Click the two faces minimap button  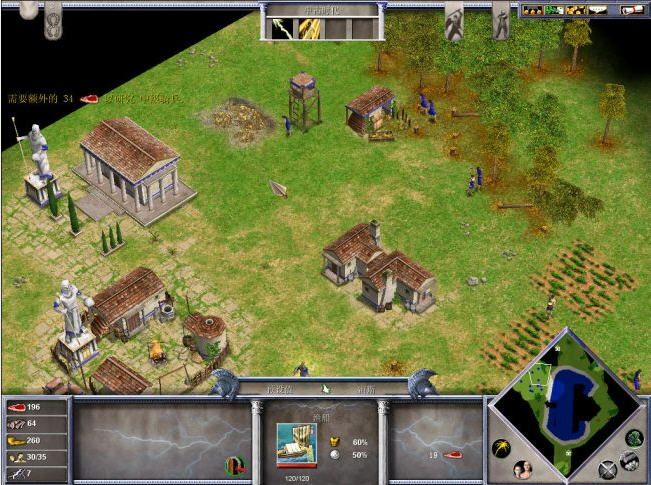click(x=521, y=470)
